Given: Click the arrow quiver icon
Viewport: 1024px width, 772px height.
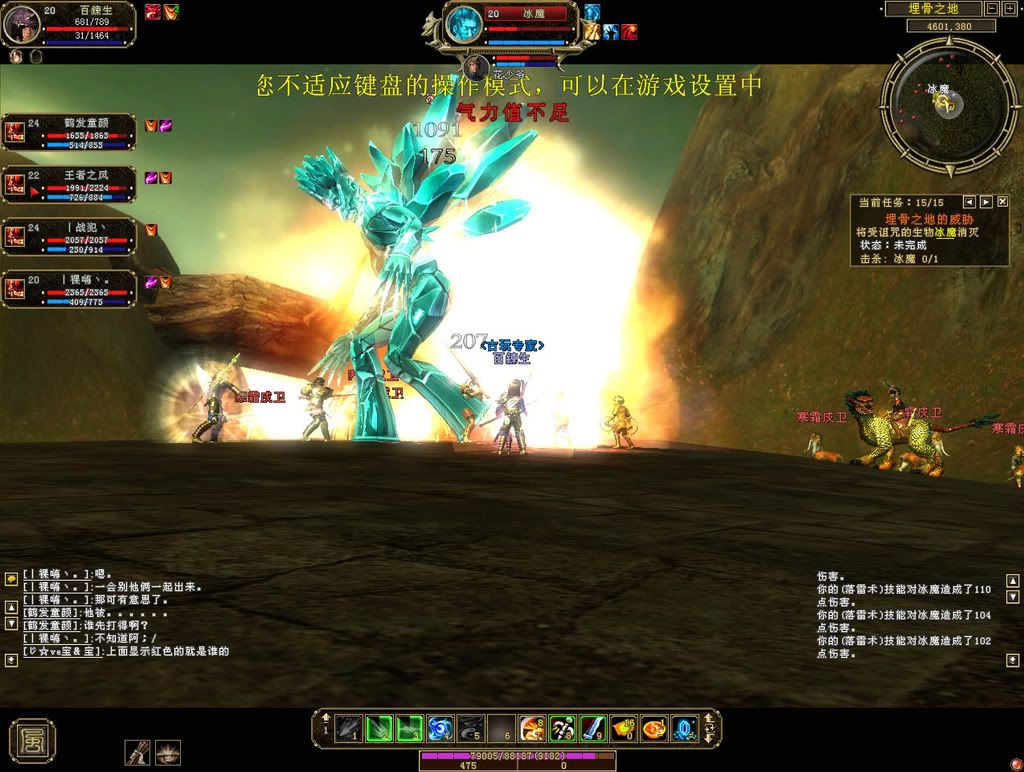Looking at the screenshot, I should [x=137, y=752].
